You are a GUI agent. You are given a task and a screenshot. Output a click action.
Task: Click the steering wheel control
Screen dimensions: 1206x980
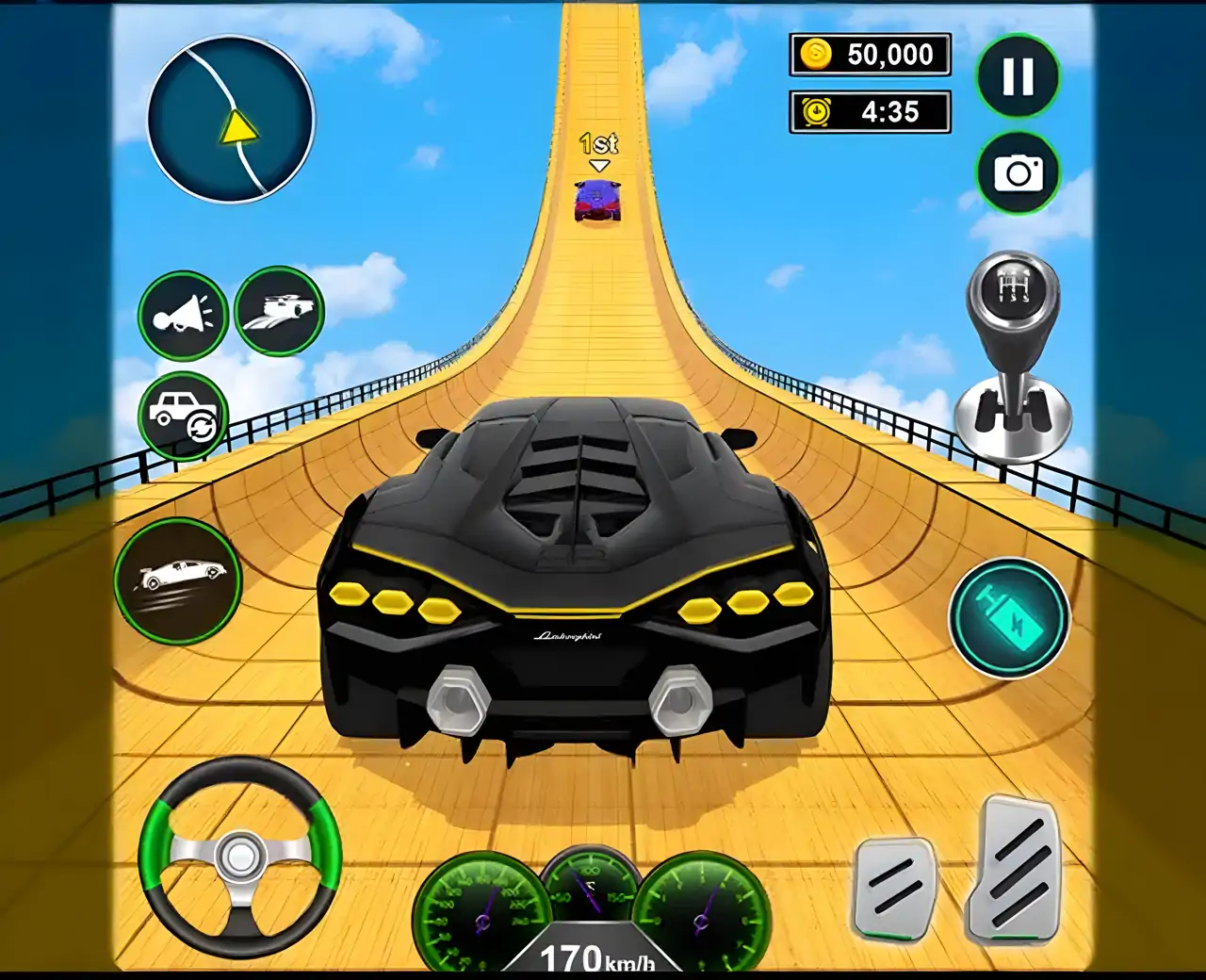240,857
